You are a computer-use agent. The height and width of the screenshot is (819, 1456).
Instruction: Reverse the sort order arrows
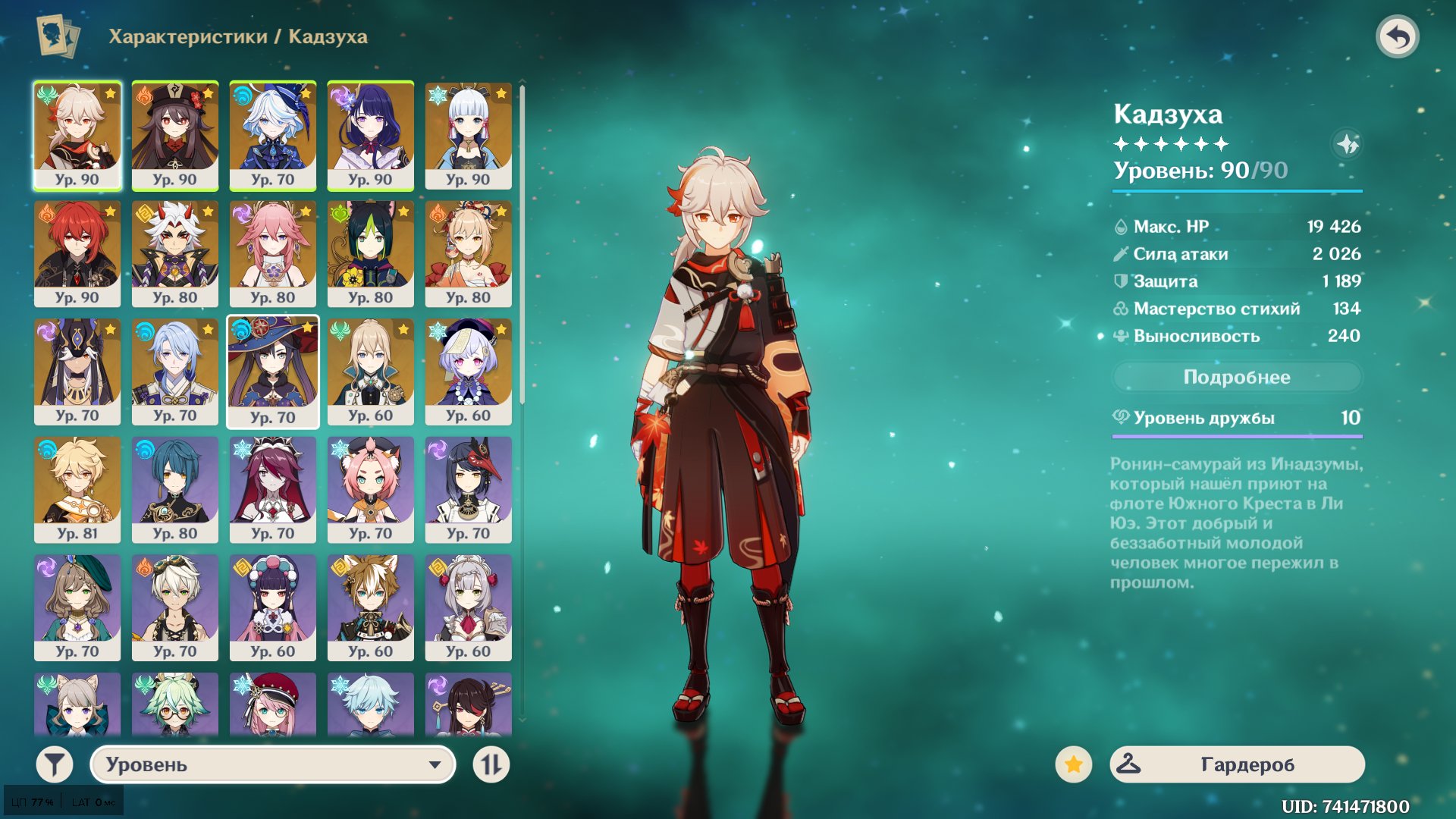coord(491,764)
